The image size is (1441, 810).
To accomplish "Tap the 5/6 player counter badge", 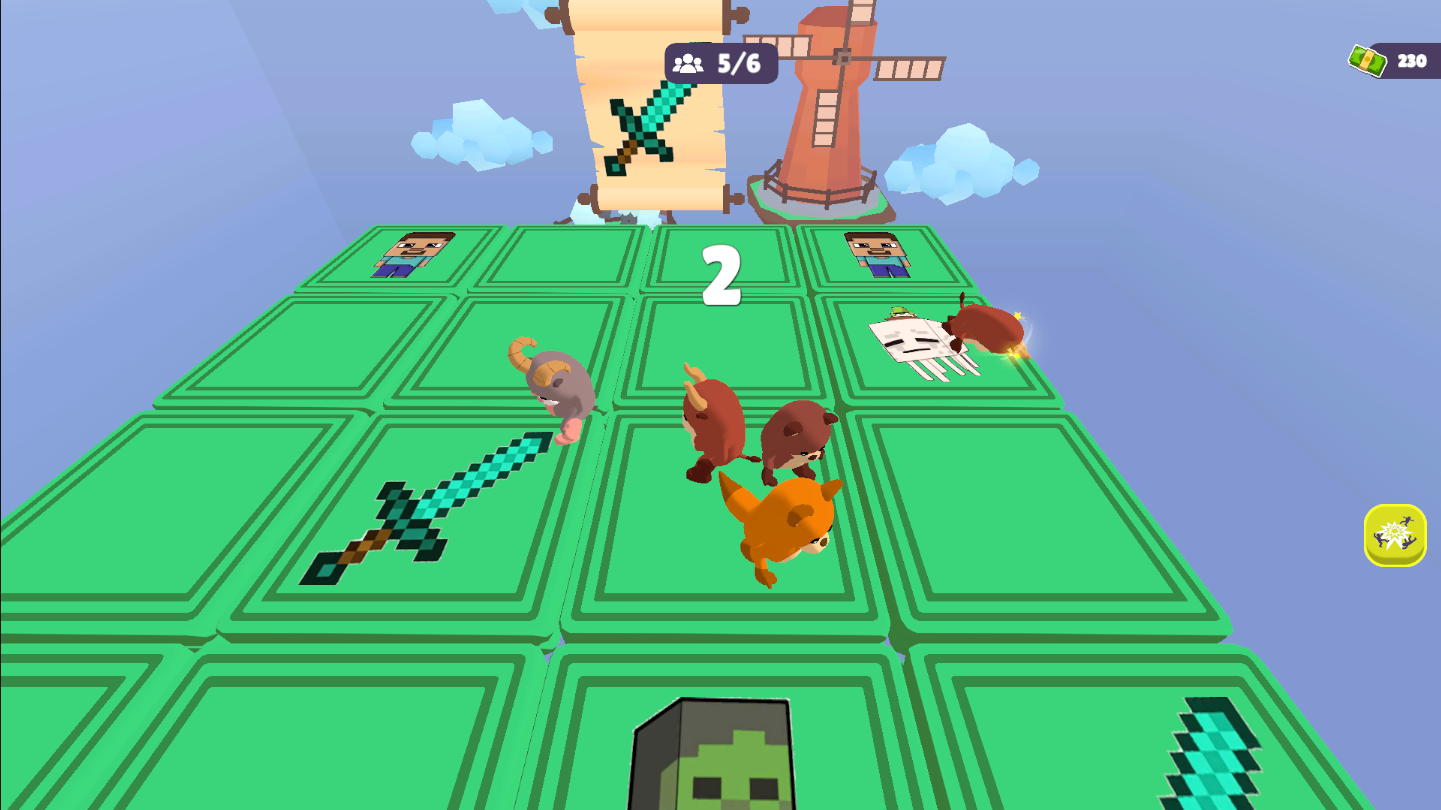I will click(722, 62).
